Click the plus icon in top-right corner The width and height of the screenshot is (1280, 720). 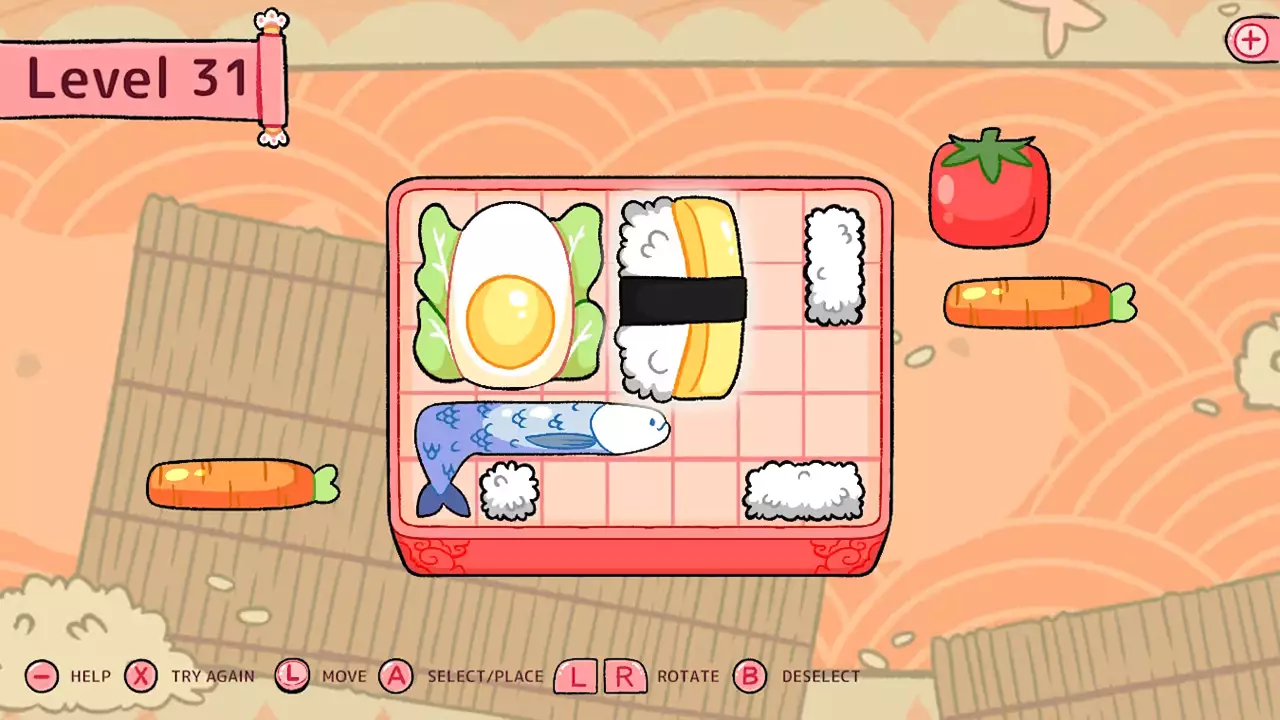[1249, 41]
